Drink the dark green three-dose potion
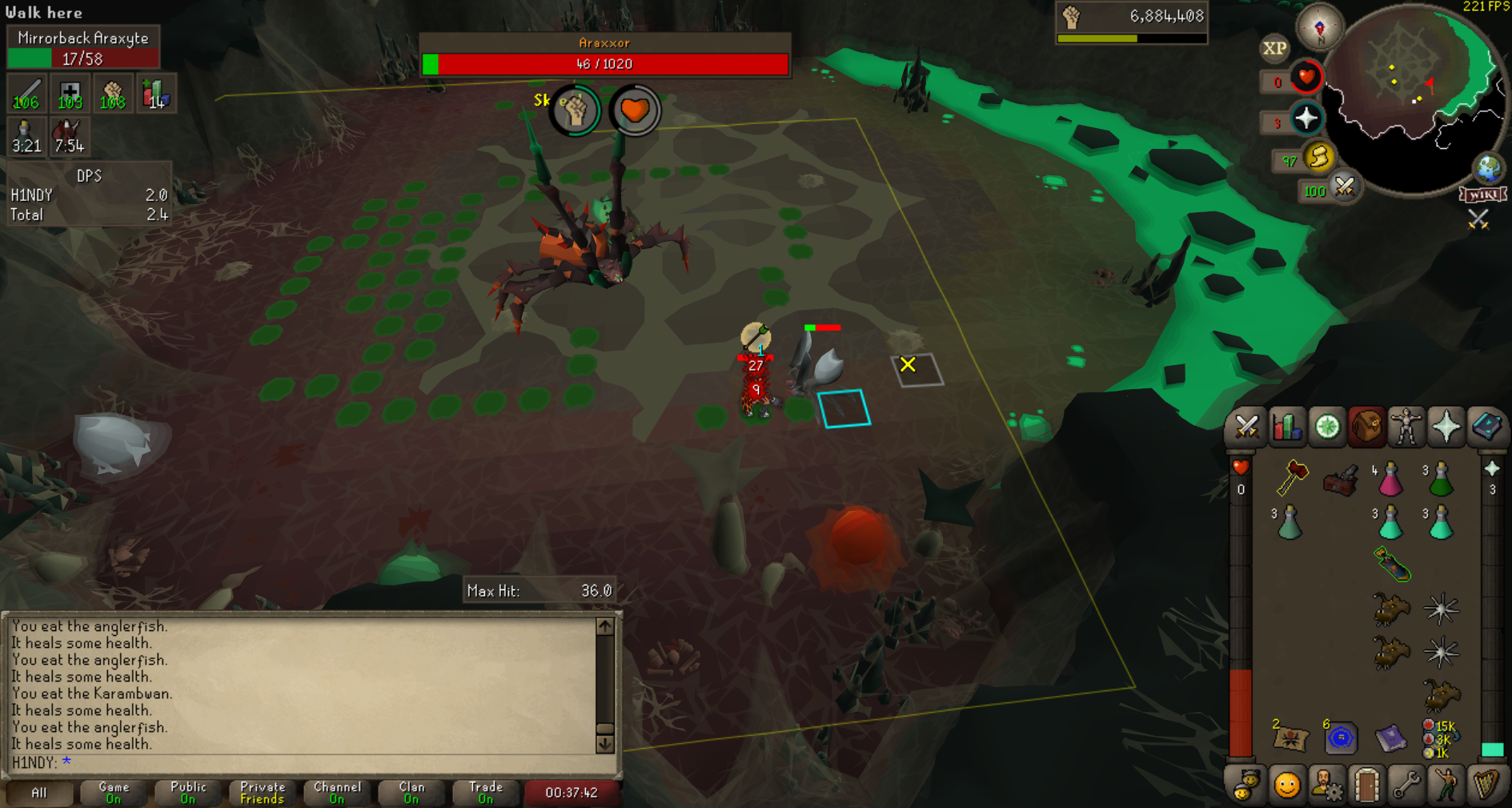Viewport: 1512px width, 808px height. click(x=1441, y=480)
